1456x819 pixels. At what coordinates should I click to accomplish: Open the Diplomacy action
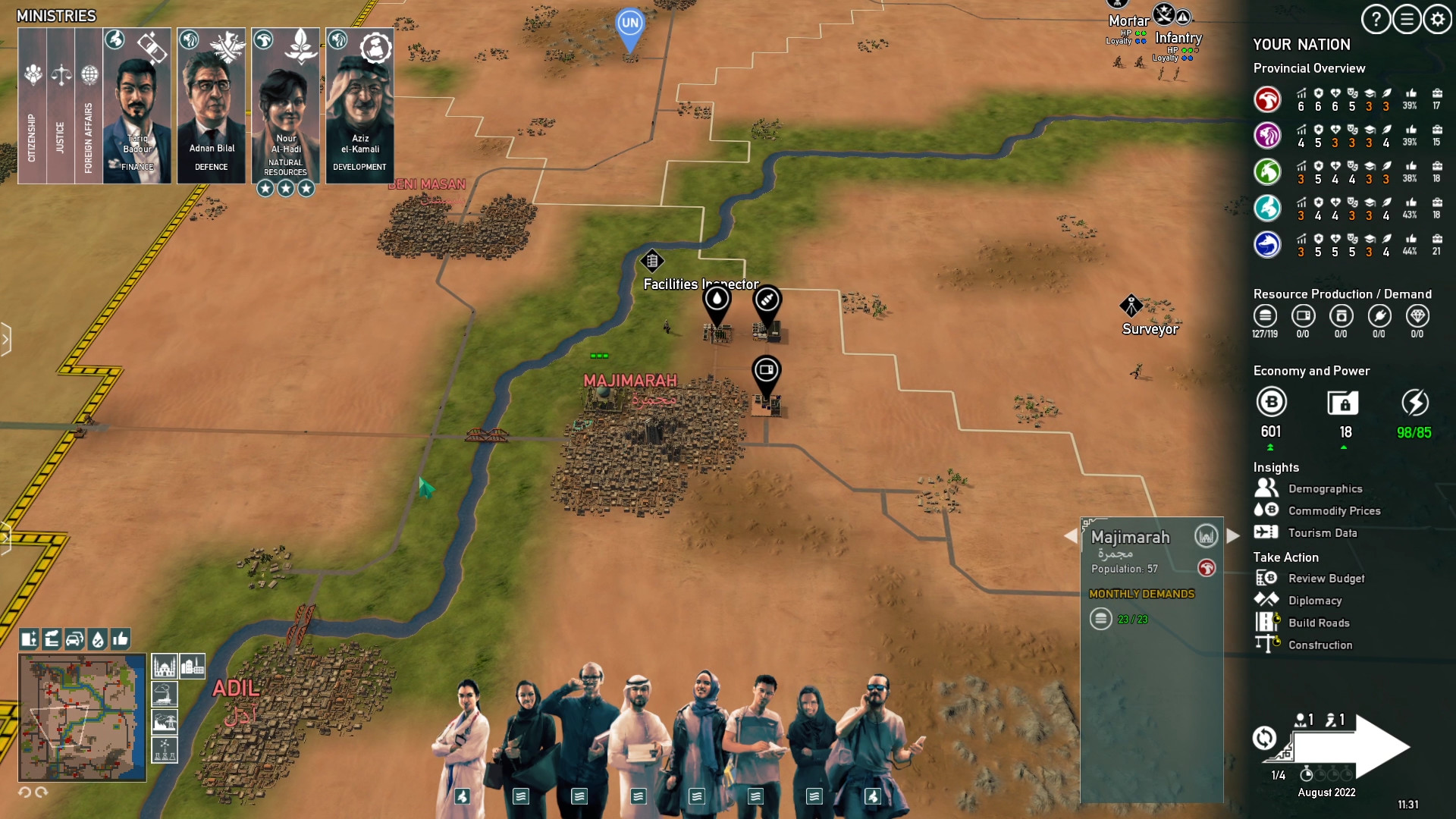pos(1314,601)
